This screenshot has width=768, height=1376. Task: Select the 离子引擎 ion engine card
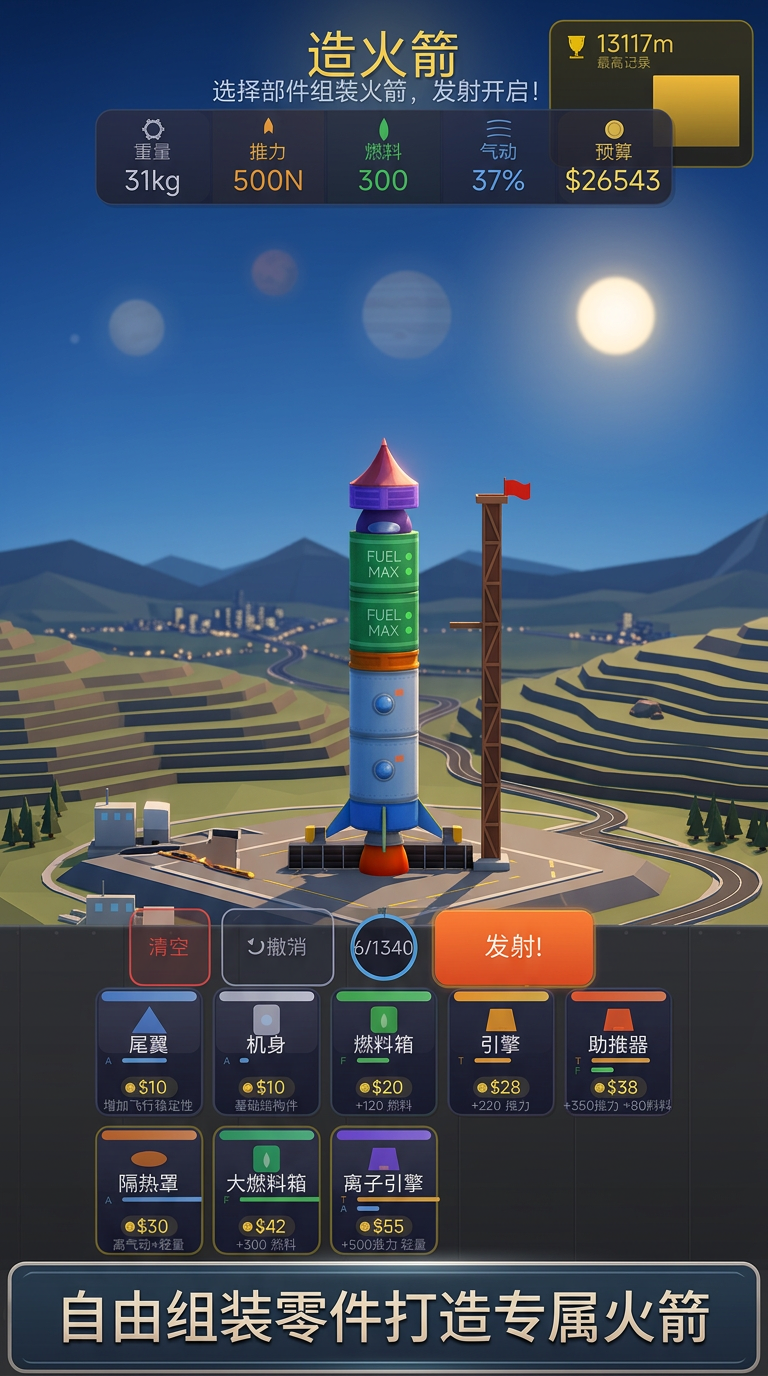pyautogui.click(x=384, y=1190)
